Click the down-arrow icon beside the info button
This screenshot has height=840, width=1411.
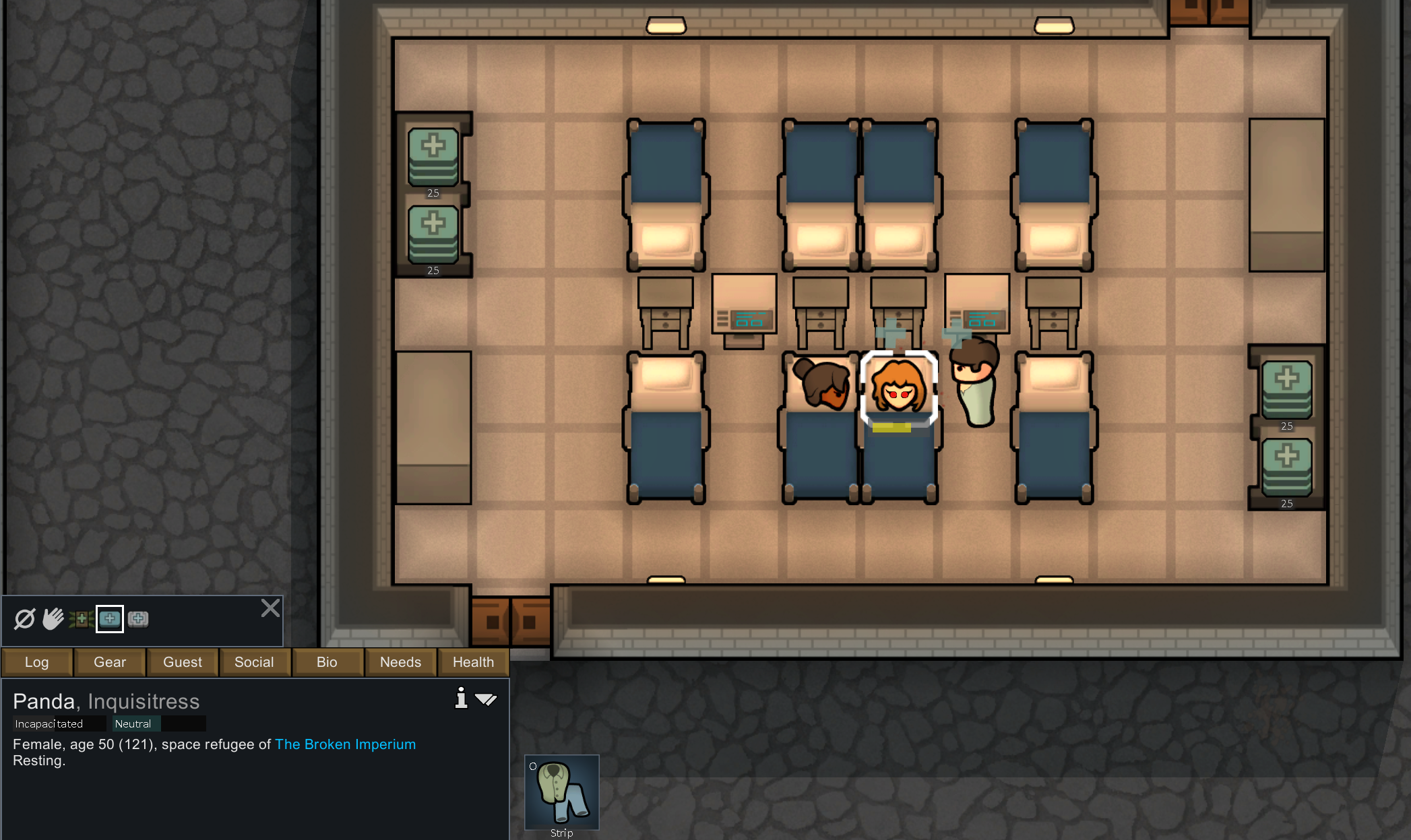[x=486, y=699]
